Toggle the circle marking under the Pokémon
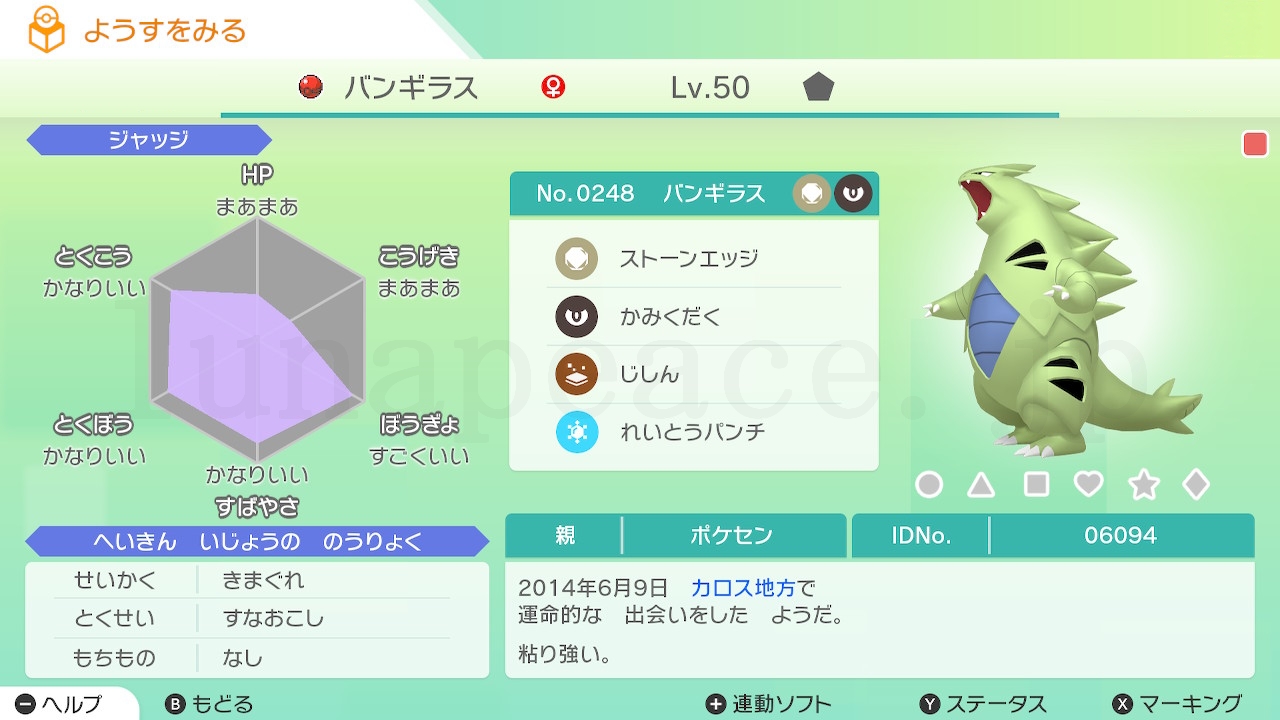The width and height of the screenshot is (1280, 720). [x=930, y=483]
